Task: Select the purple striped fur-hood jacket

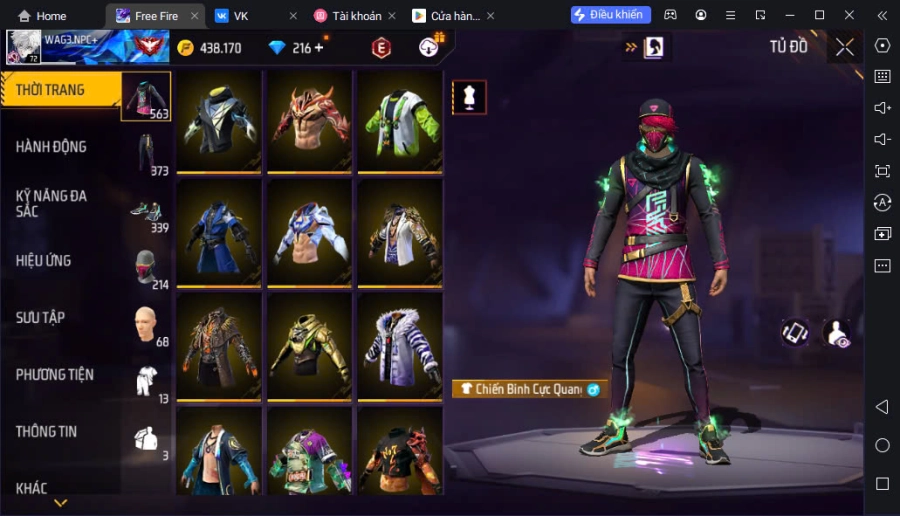Action: coord(399,347)
